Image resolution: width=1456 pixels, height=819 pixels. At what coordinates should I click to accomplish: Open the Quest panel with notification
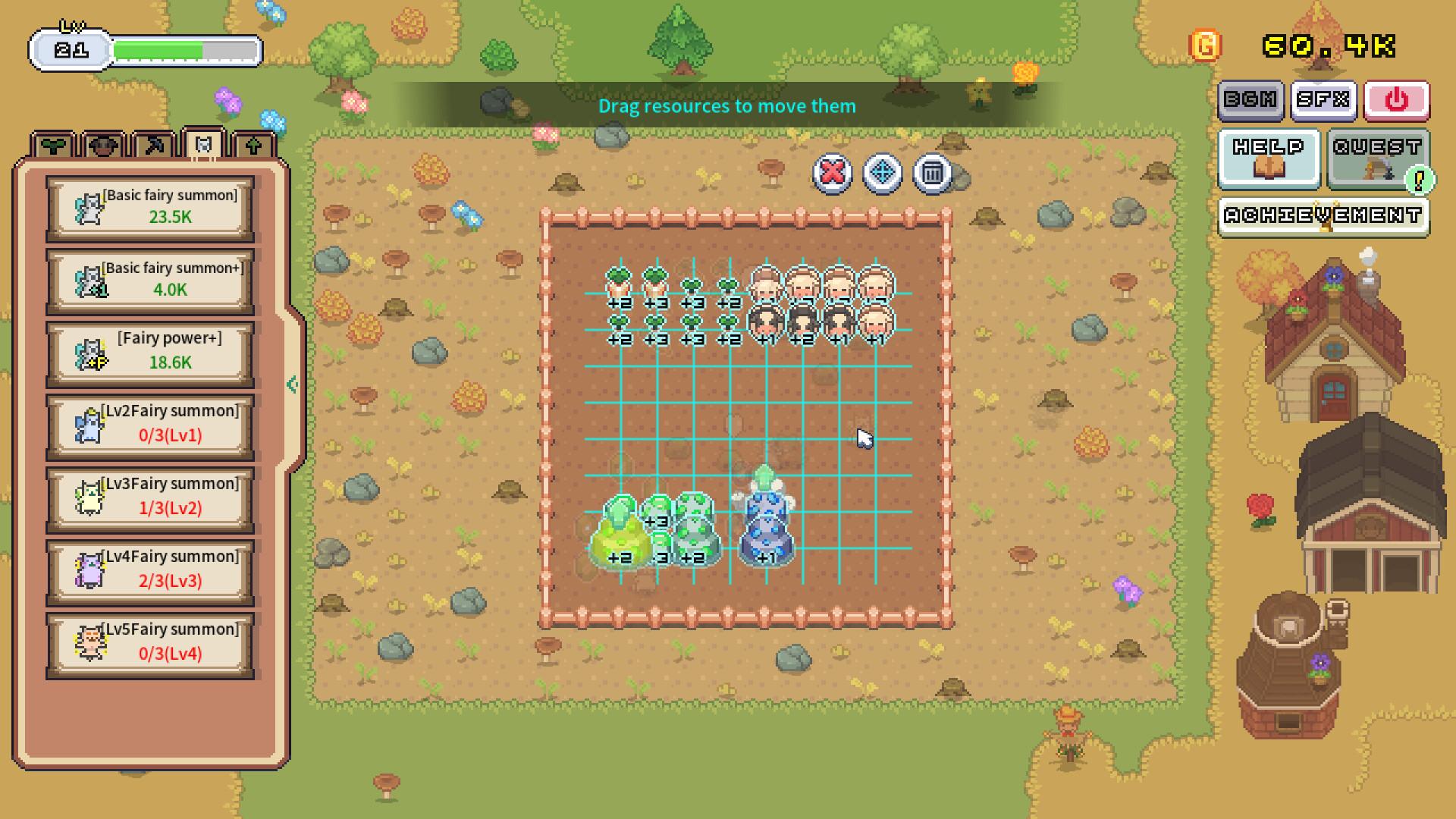tap(1376, 157)
